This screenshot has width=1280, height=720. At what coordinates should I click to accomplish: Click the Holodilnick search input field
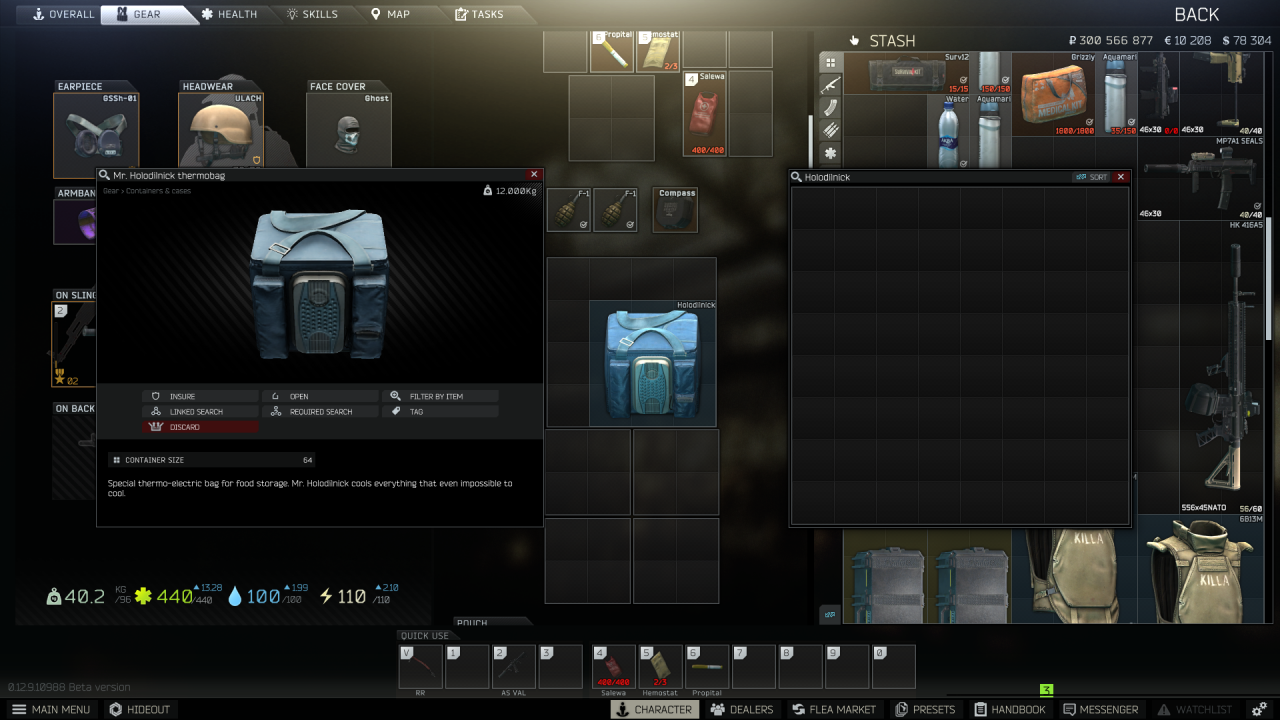900,176
